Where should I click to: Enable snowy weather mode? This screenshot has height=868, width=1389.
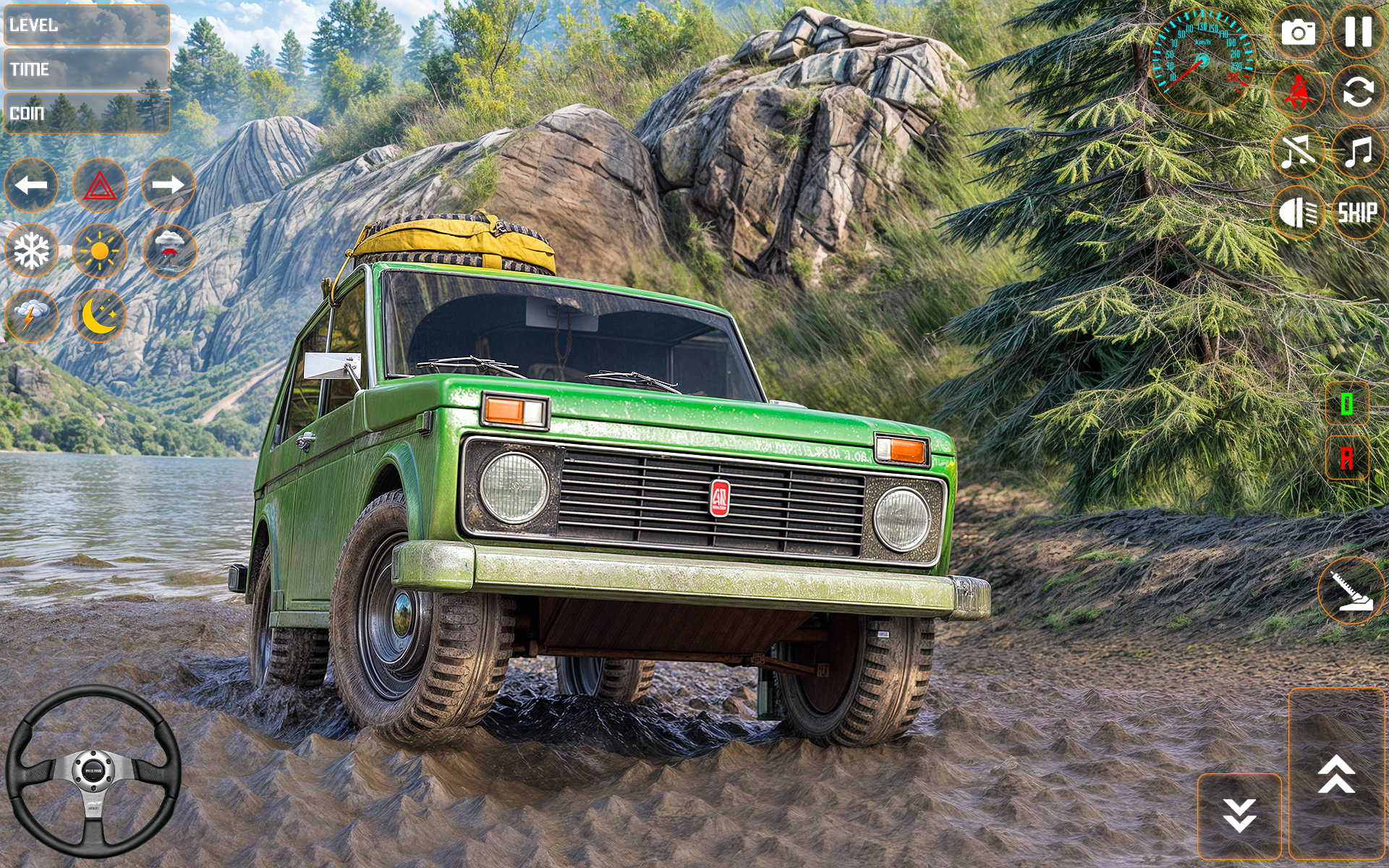(x=30, y=251)
